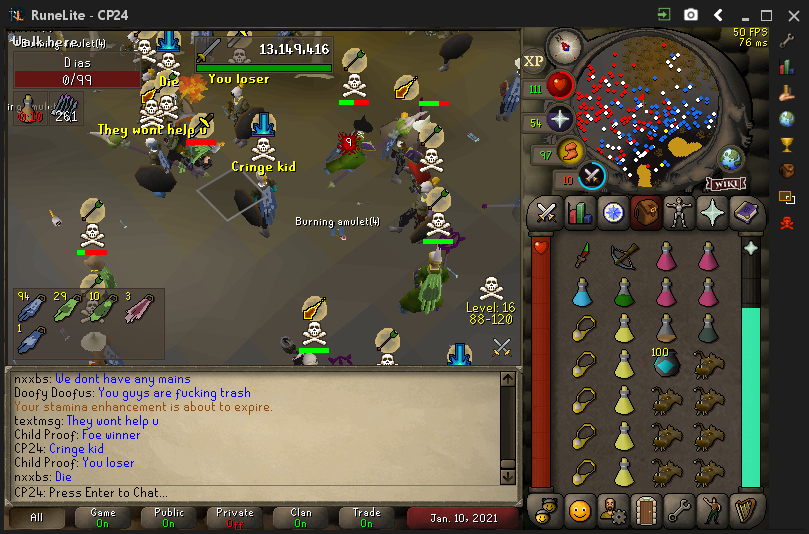
Task: Click the blue potion in inventory
Action: pyautogui.click(x=582, y=293)
